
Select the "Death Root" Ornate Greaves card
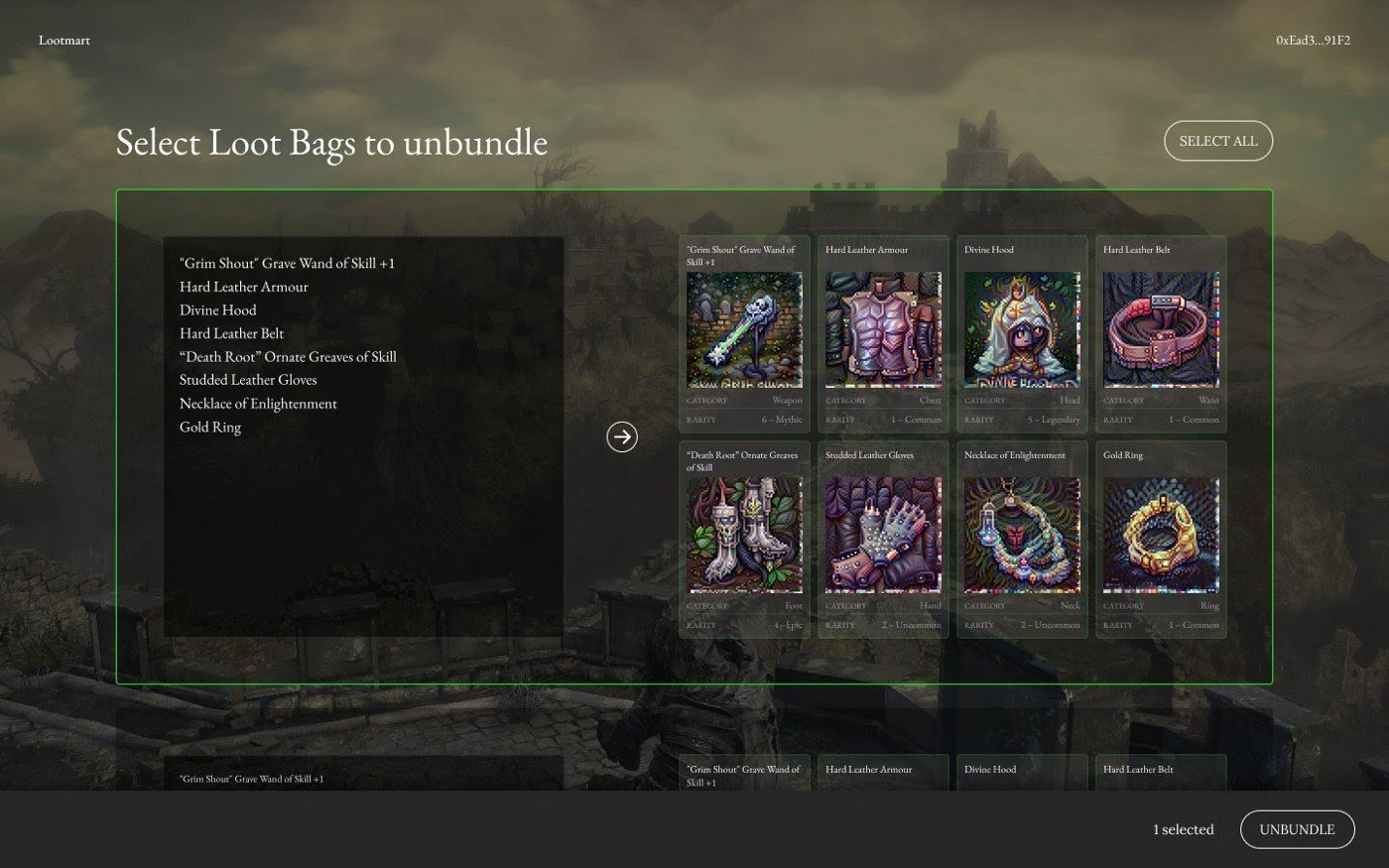coord(744,538)
